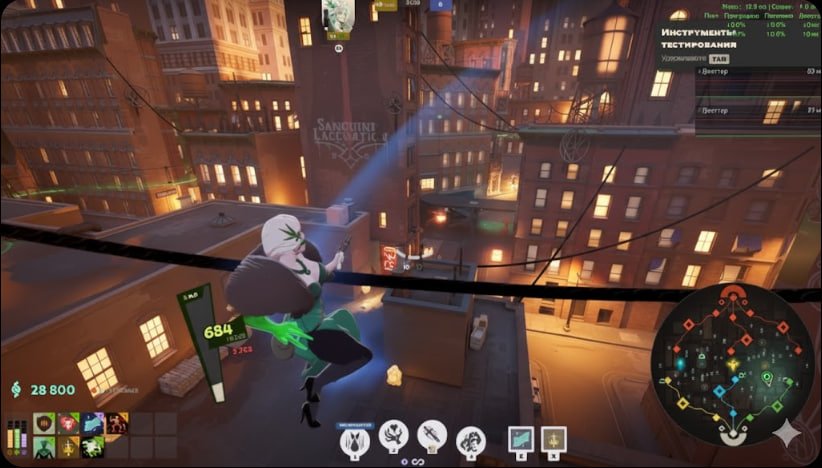Select the red heart item in inventory

pos(69,424)
